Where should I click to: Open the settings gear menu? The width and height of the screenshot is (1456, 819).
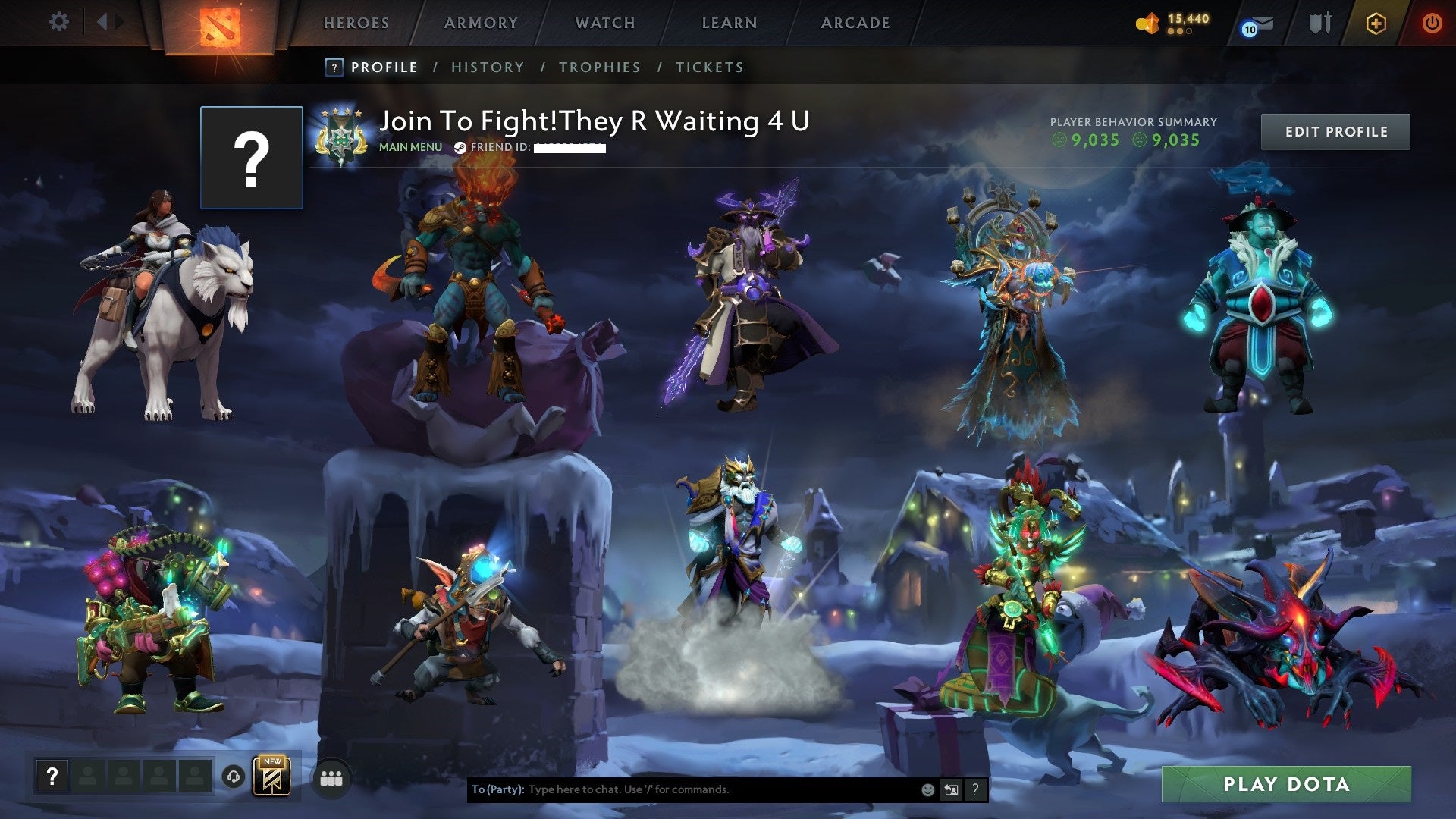coord(58,22)
